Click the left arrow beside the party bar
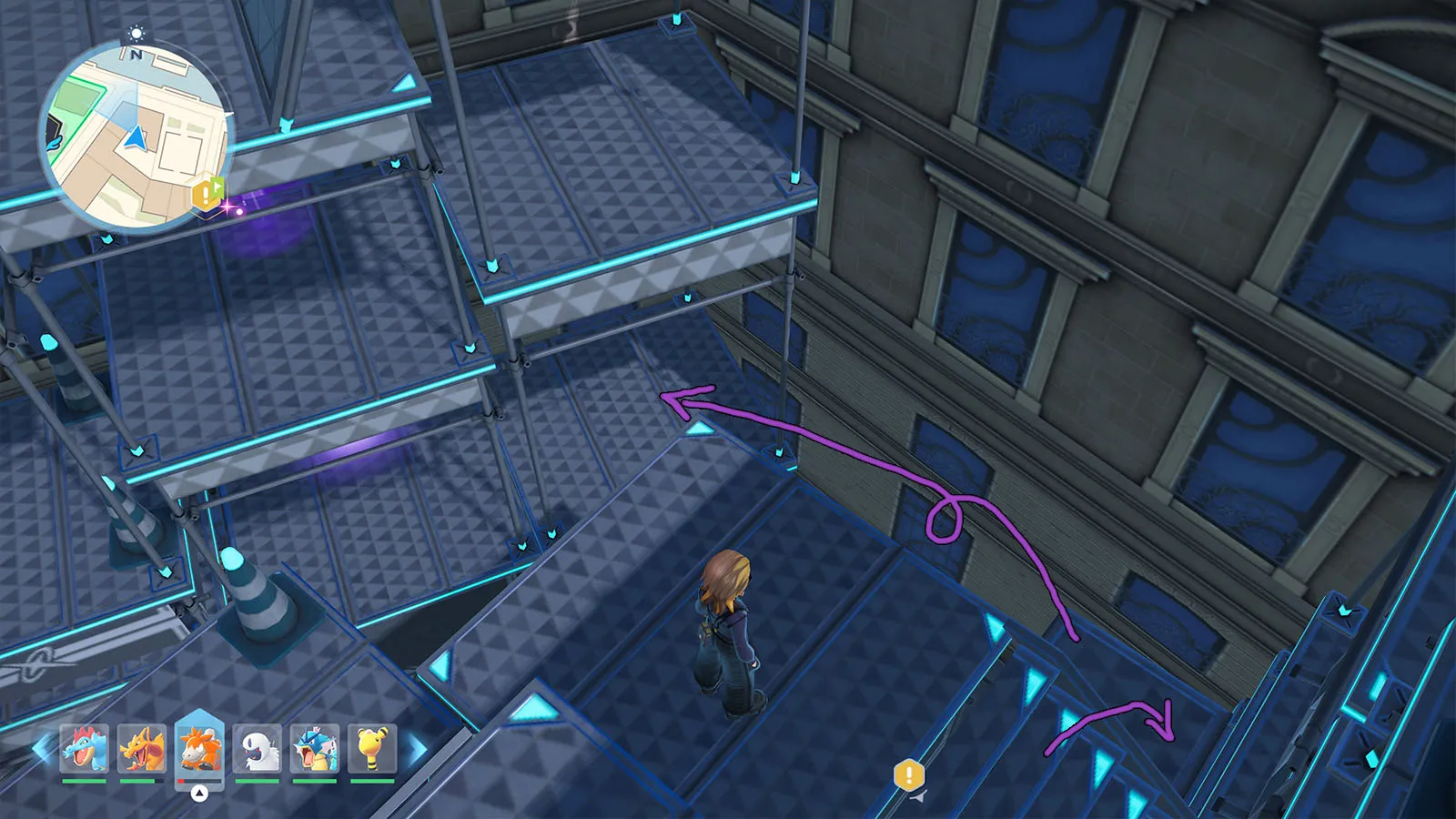 tap(41, 749)
